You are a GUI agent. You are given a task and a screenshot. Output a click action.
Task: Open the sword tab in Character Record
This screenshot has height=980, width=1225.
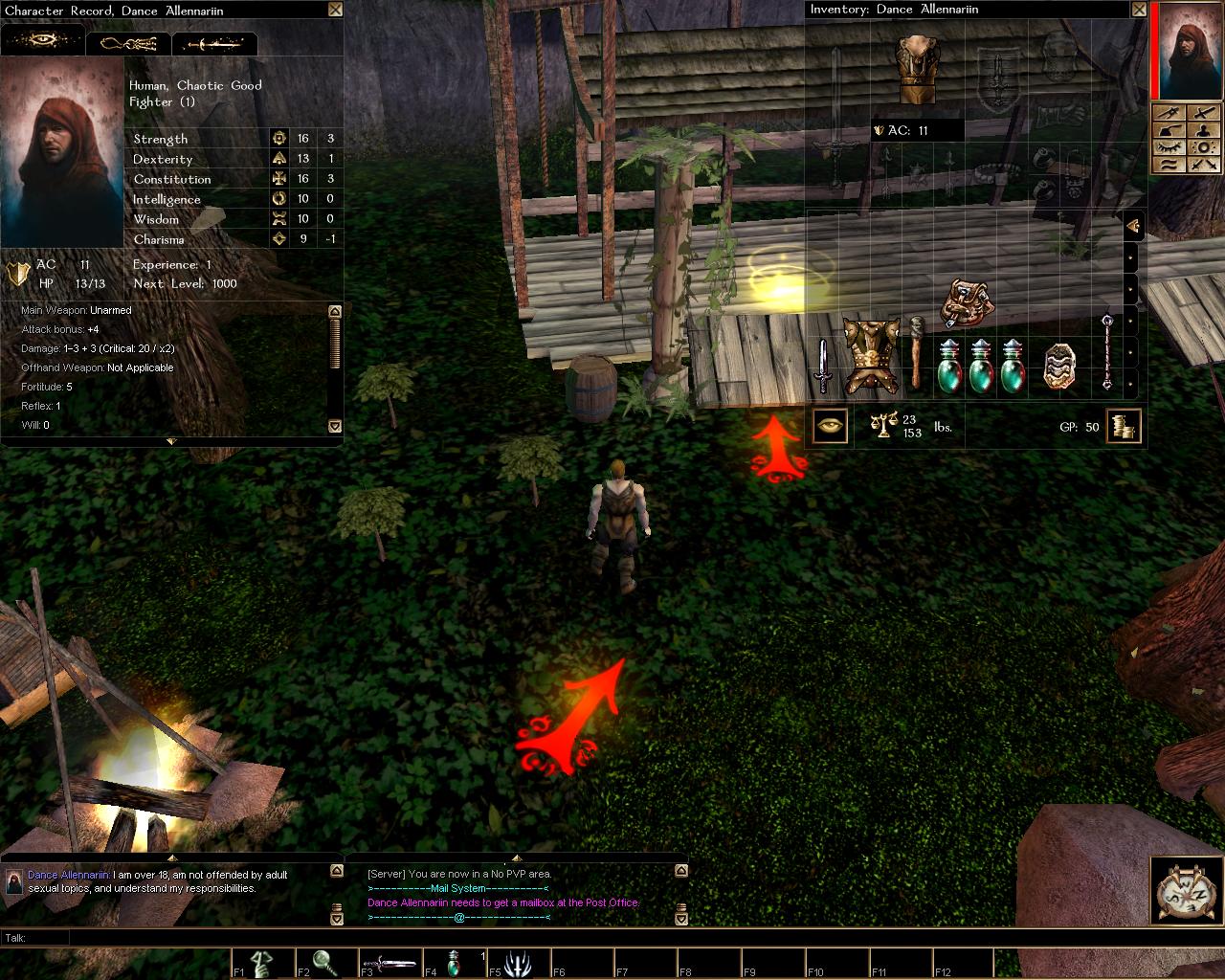point(214,43)
